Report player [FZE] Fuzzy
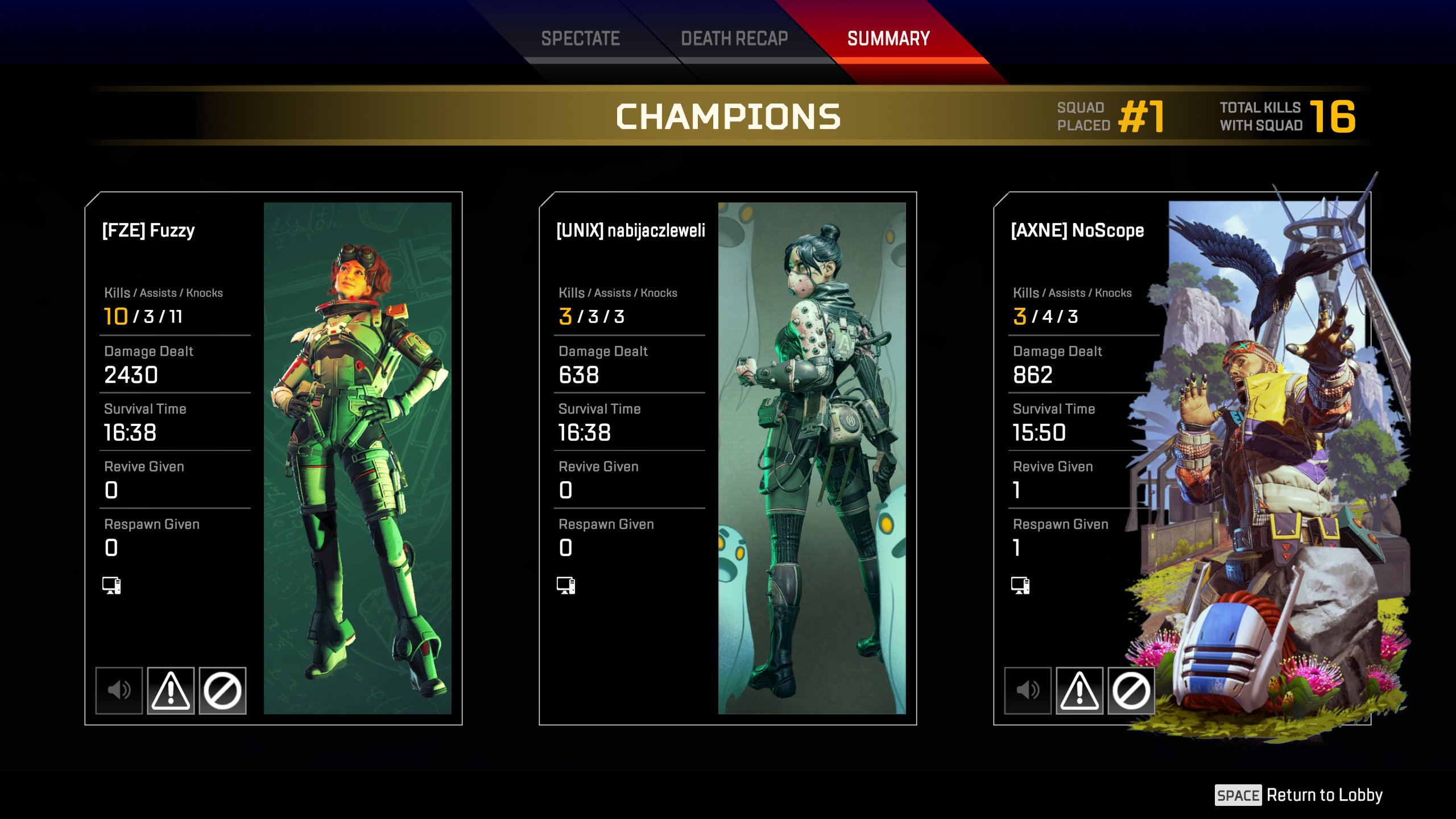Viewport: 1456px width, 819px height. 171,690
